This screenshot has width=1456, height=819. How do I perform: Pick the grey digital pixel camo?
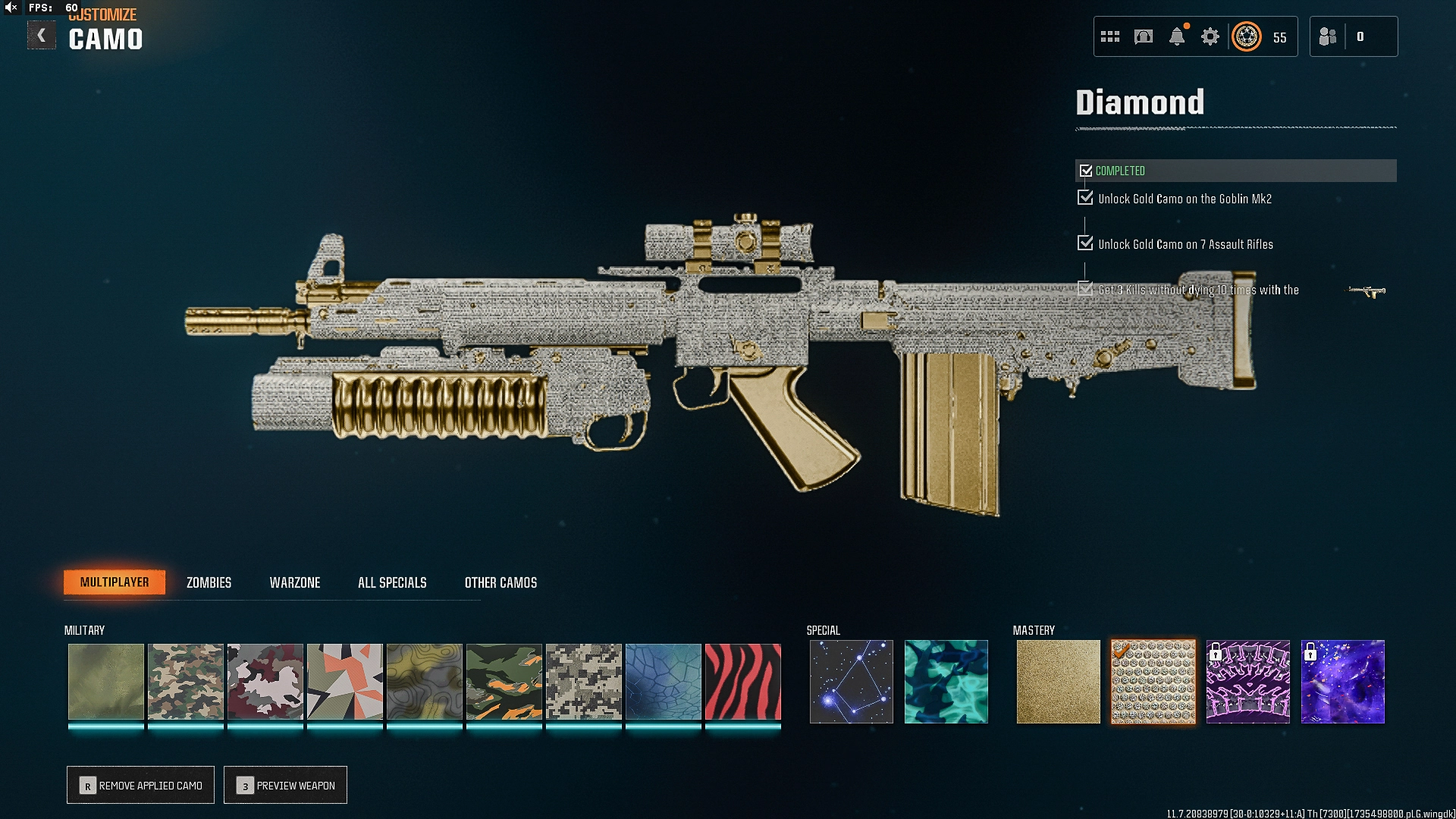(x=583, y=682)
